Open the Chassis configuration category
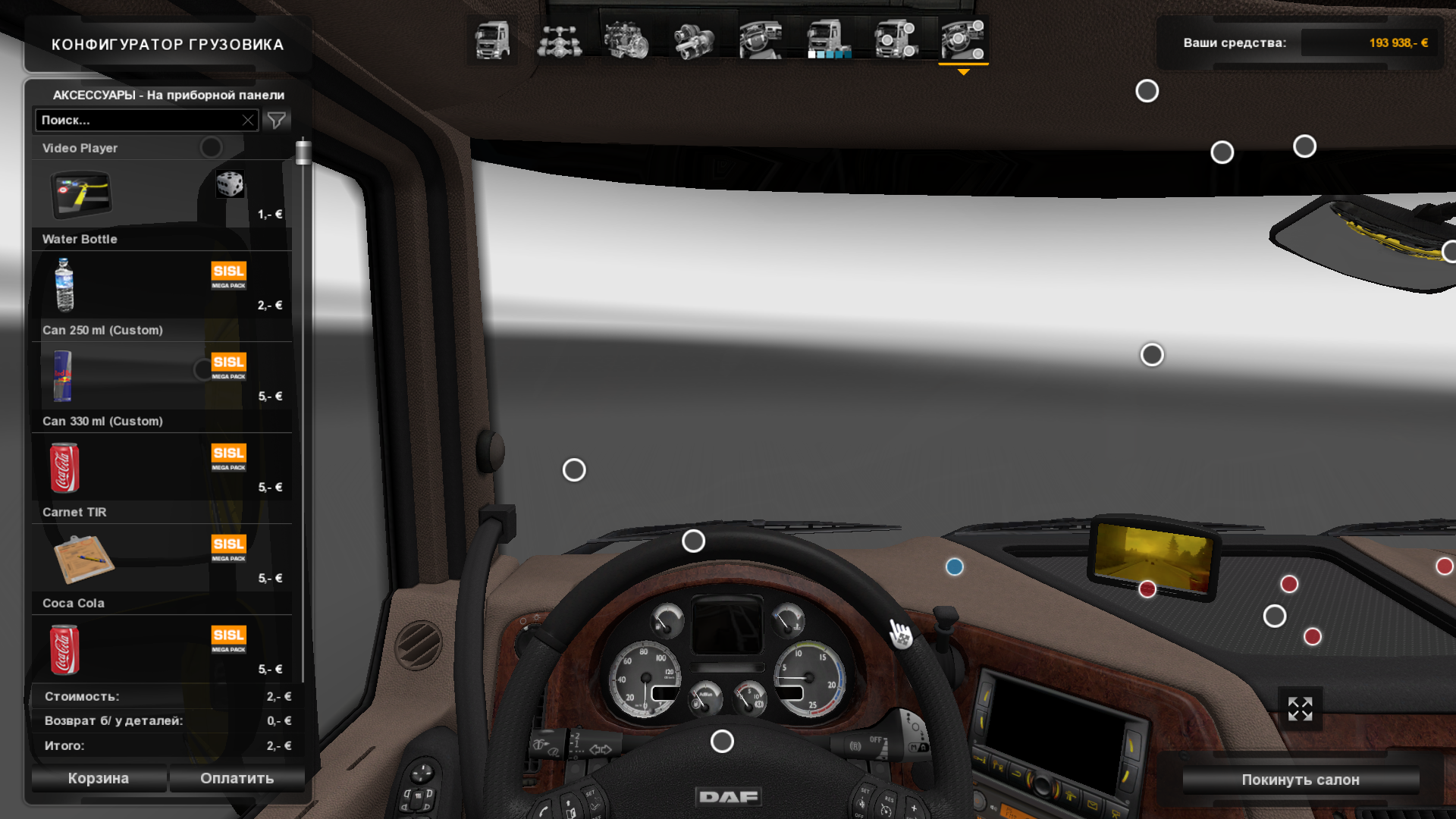This screenshot has width=1456, height=819. click(x=561, y=42)
